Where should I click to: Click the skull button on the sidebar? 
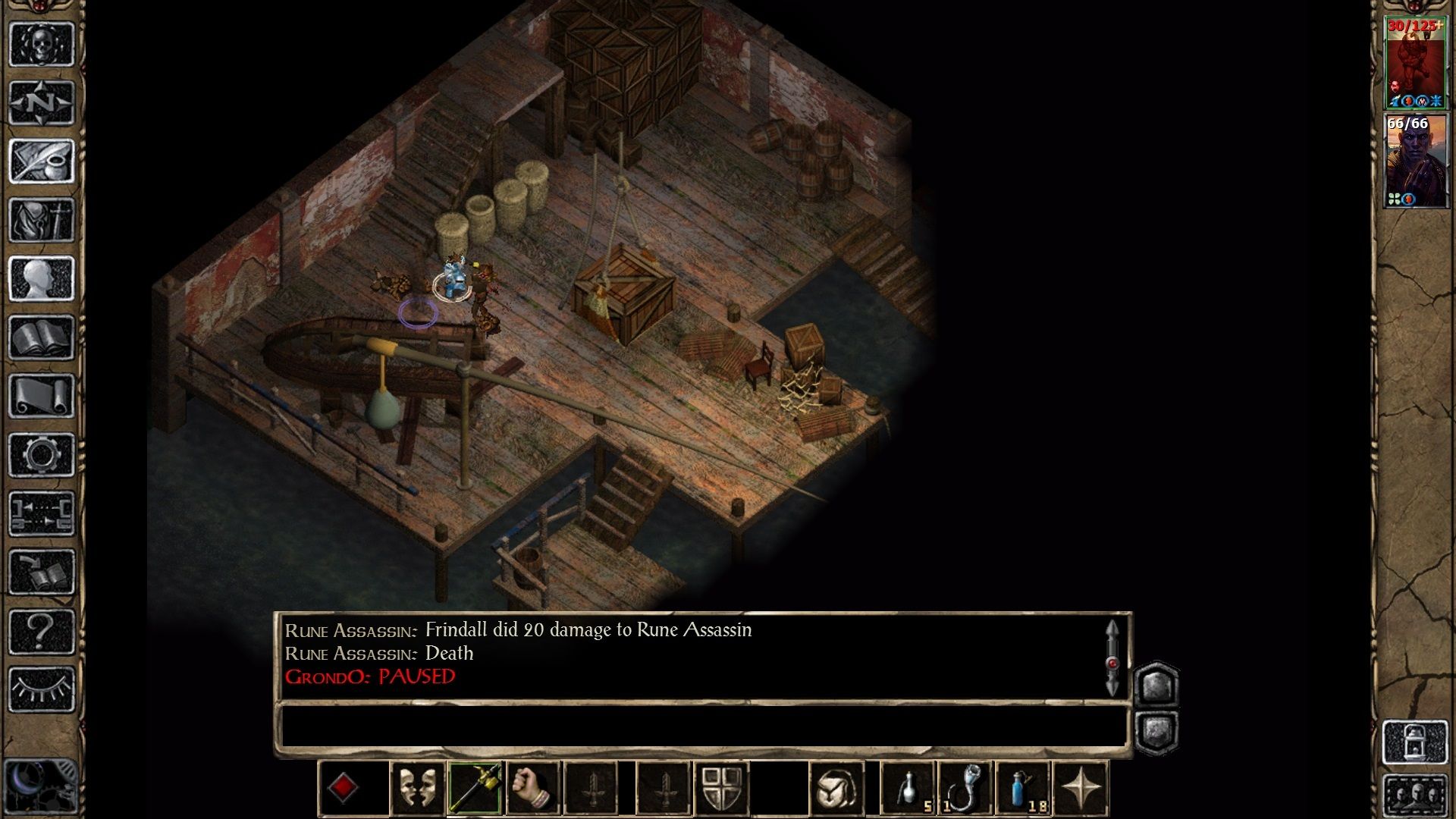42,44
